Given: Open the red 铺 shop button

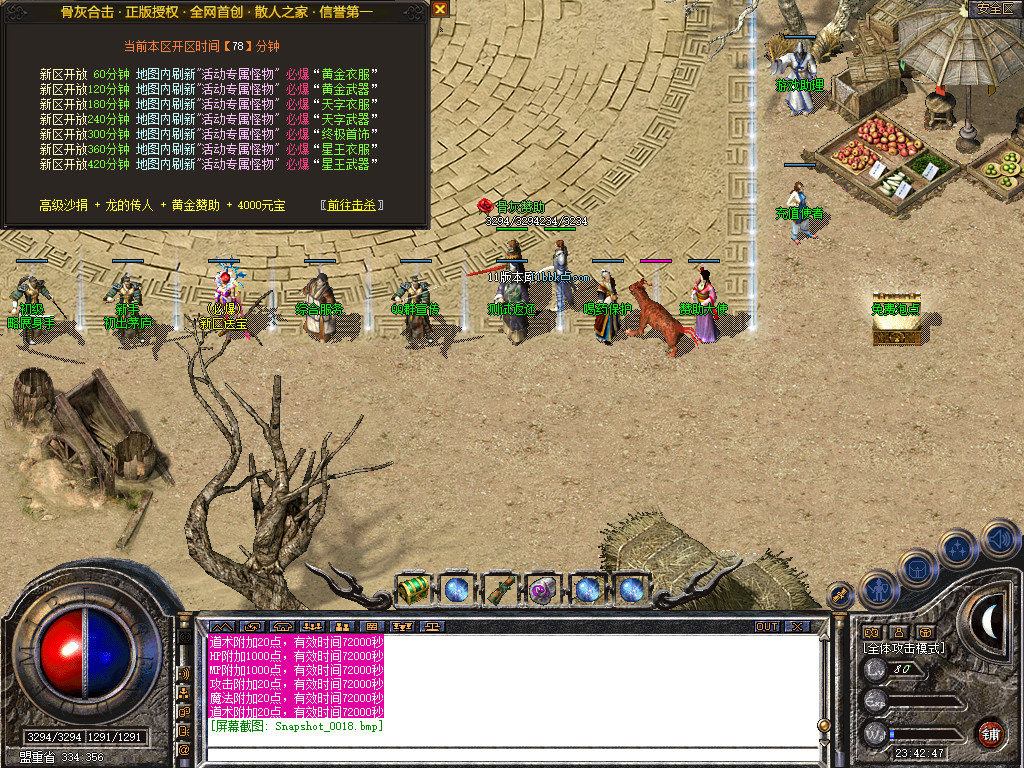Looking at the screenshot, I should (990, 733).
